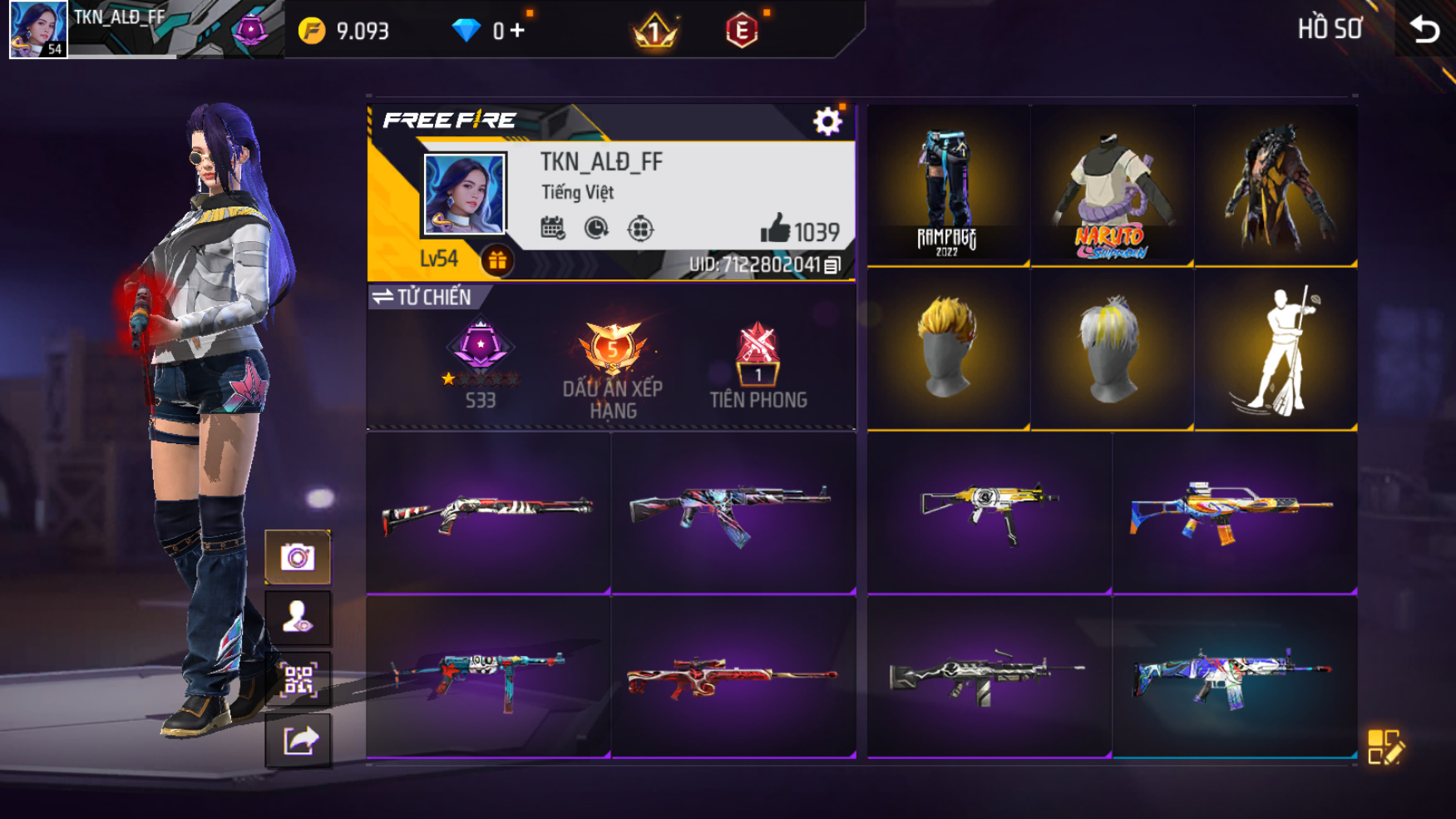This screenshot has width=1456, height=819.
Task: Copy the UID number
Action: point(832,265)
